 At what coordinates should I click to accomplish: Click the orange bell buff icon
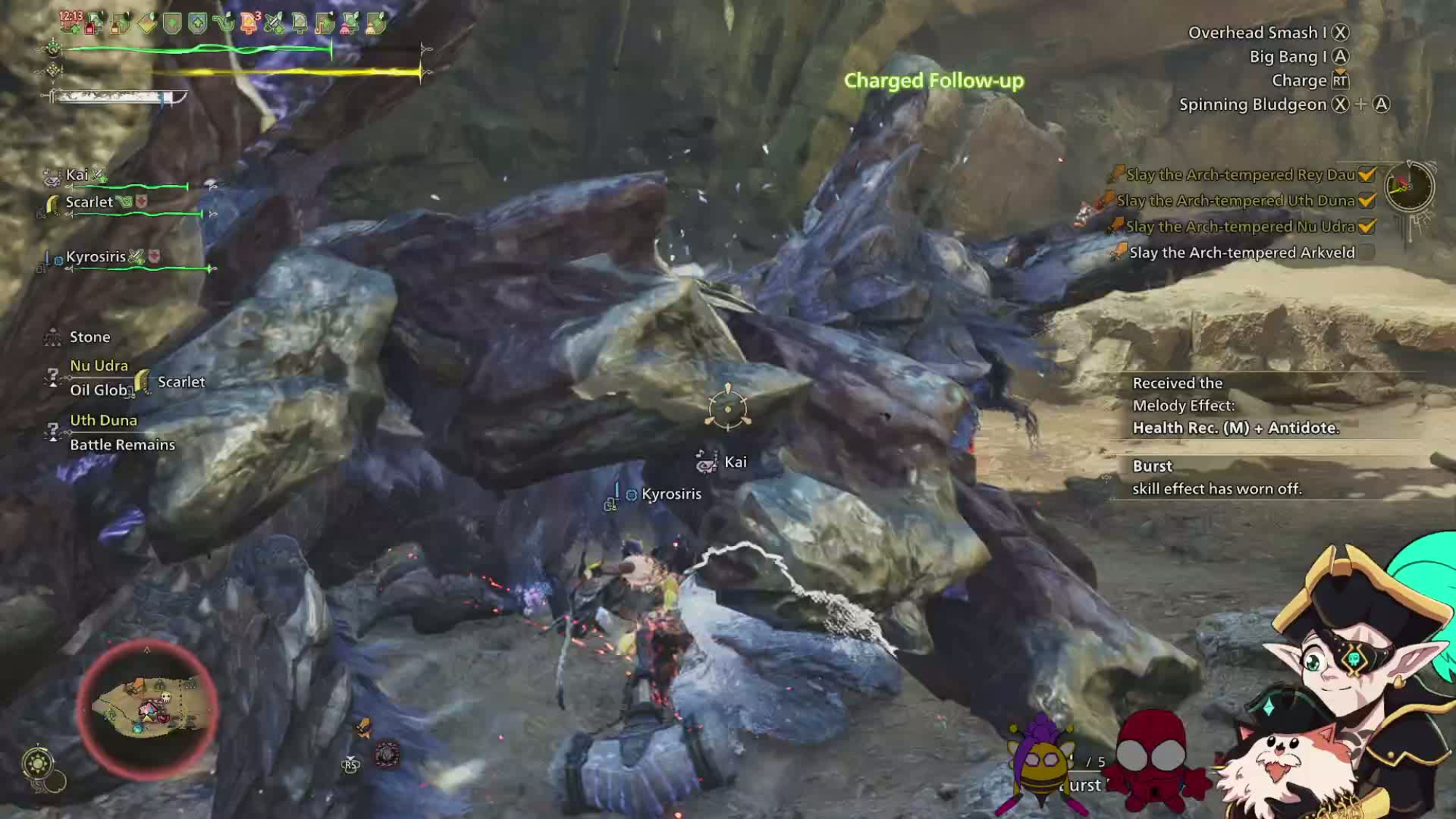point(249,24)
